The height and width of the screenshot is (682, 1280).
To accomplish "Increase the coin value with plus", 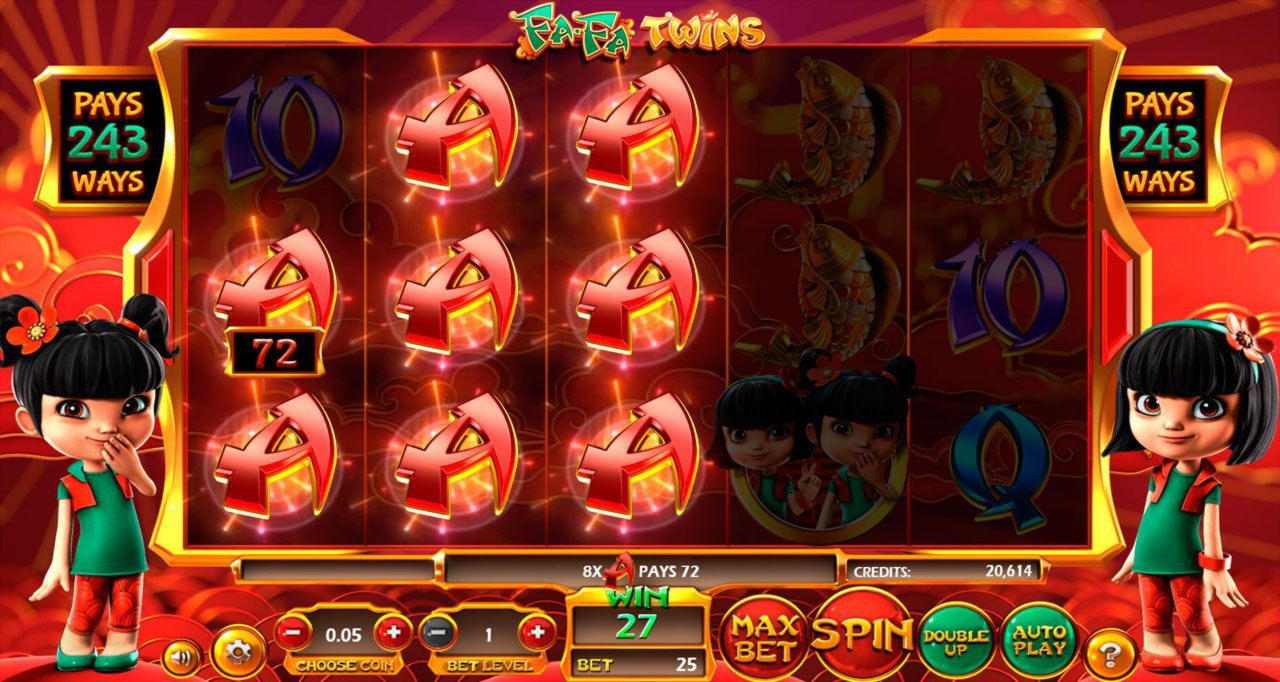I will point(392,632).
